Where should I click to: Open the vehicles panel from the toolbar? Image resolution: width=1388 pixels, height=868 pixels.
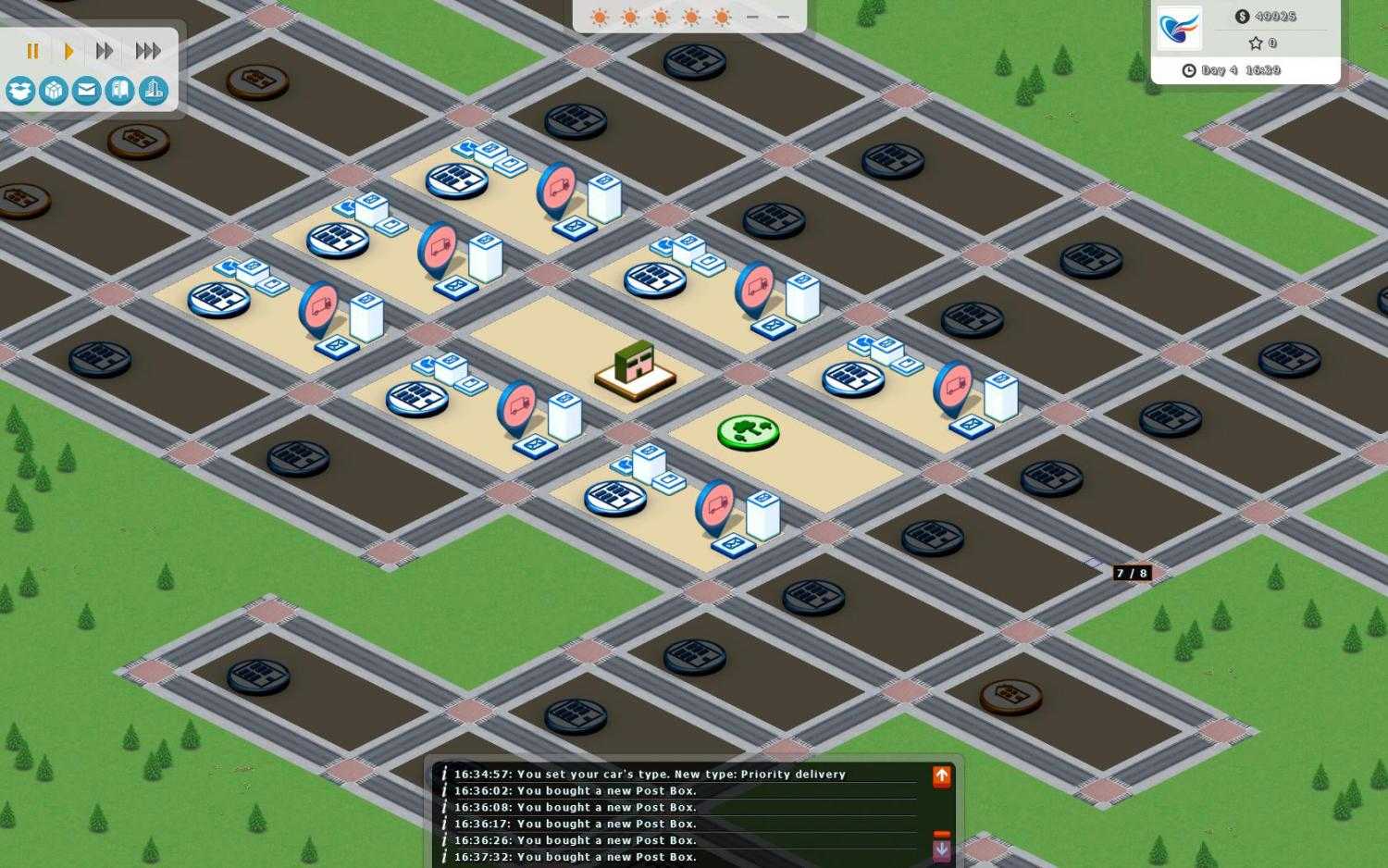tap(119, 91)
